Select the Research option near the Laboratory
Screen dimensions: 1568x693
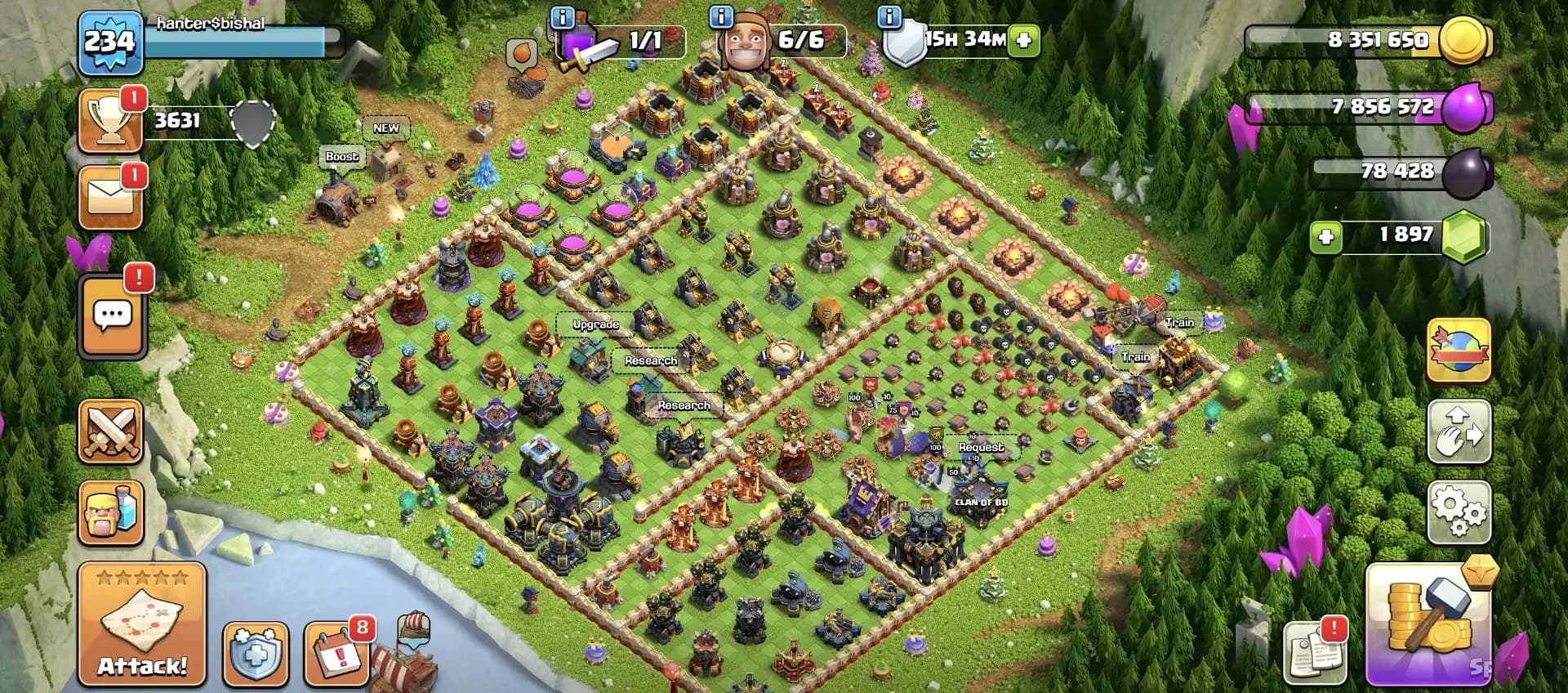[x=651, y=360]
